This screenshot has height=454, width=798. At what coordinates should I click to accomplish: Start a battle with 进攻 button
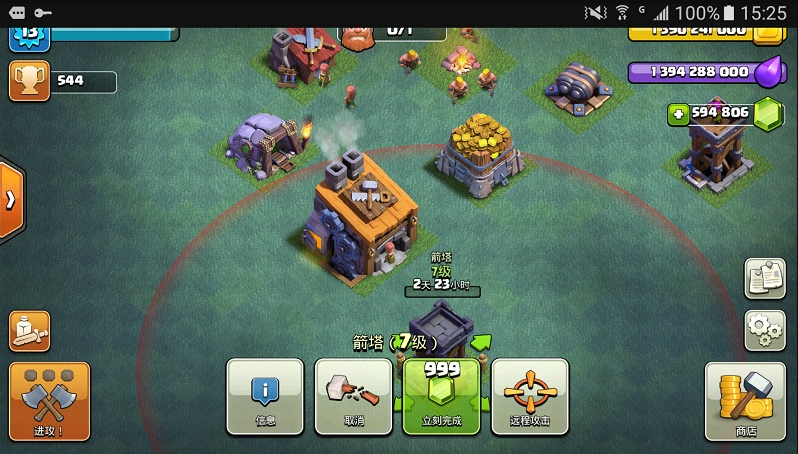pos(48,401)
